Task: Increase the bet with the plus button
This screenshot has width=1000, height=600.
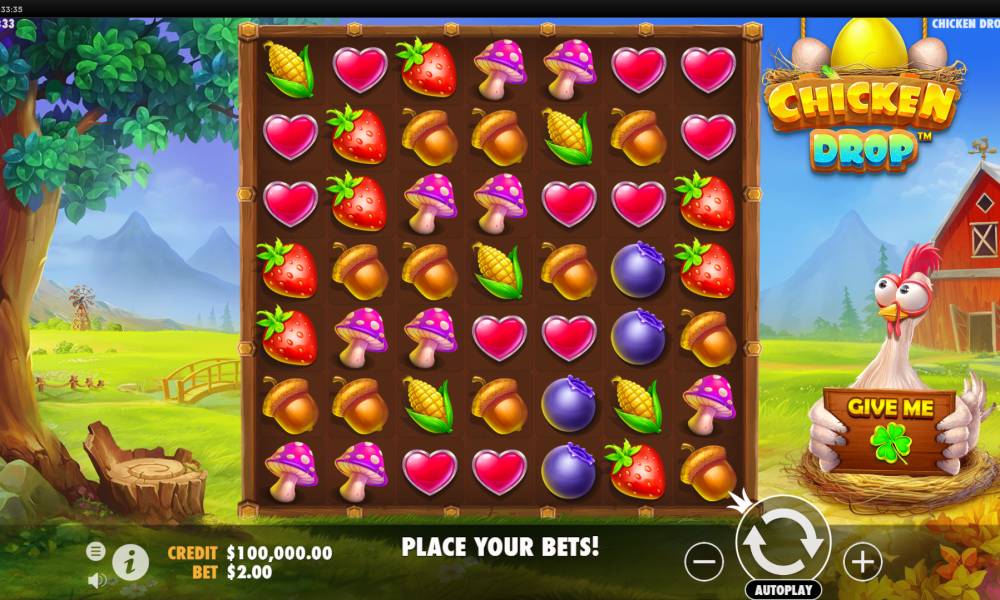Action: [x=862, y=561]
